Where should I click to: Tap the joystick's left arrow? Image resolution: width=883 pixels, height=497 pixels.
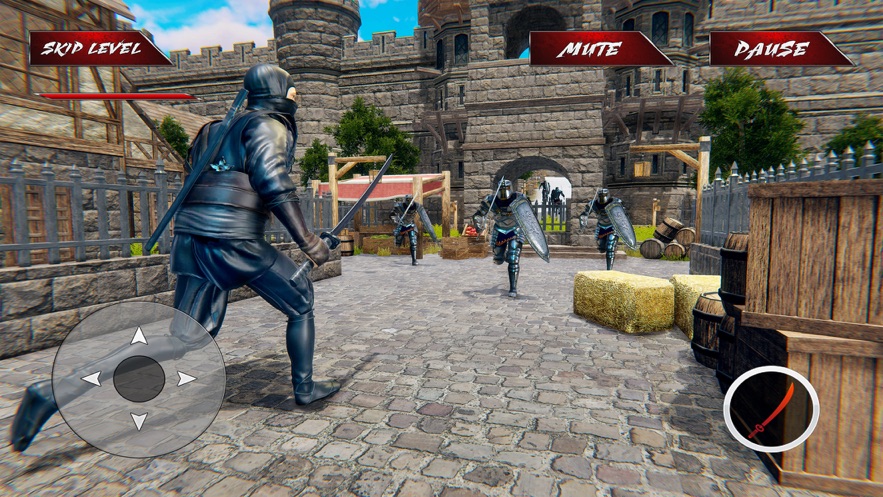[x=91, y=379]
